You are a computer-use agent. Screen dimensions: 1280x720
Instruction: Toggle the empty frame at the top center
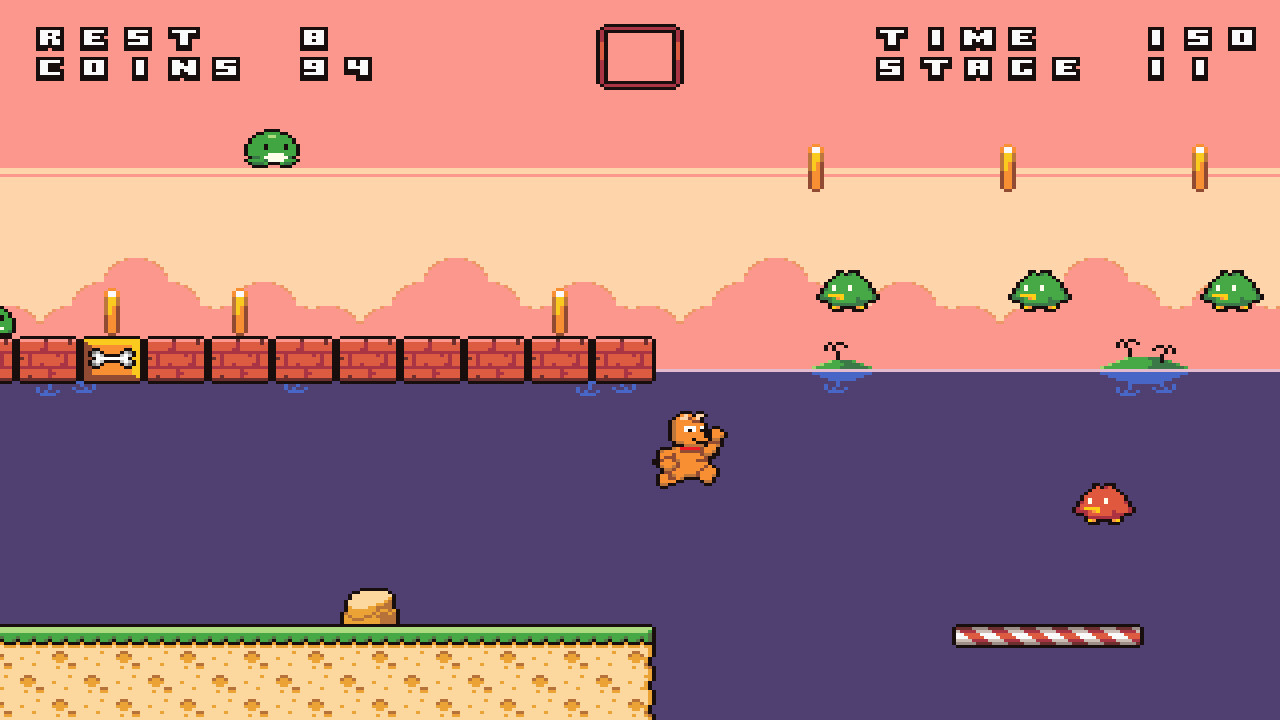click(x=639, y=56)
